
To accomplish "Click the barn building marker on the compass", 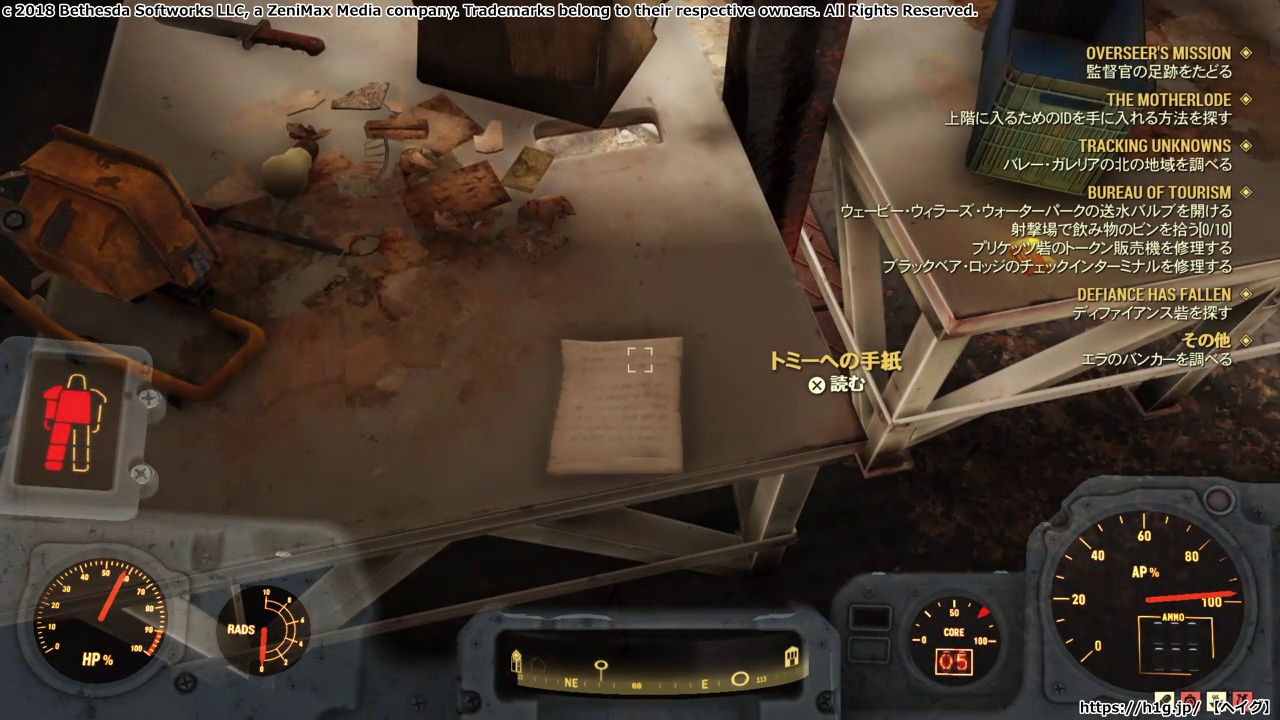I will pyautogui.click(x=792, y=656).
